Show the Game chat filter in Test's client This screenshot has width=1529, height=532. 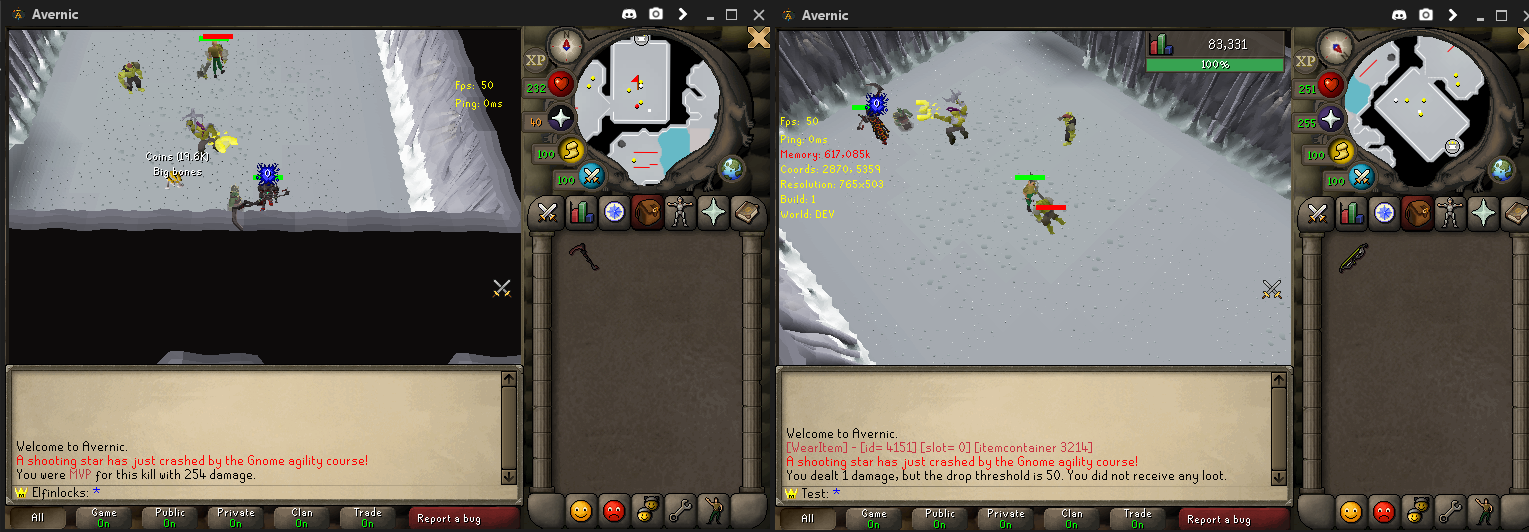873,518
